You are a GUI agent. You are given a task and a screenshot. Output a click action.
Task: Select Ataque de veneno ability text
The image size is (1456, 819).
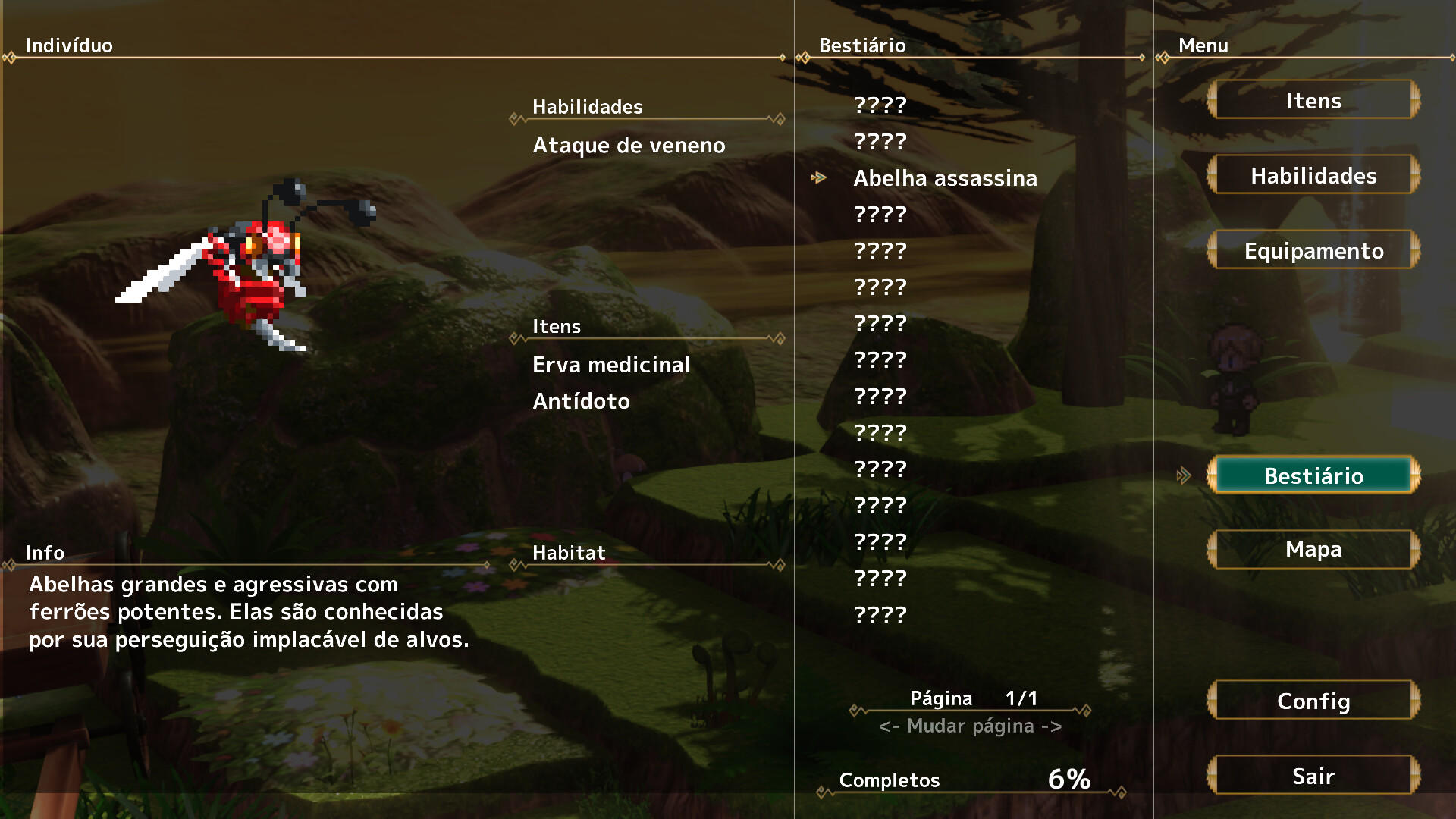point(628,145)
